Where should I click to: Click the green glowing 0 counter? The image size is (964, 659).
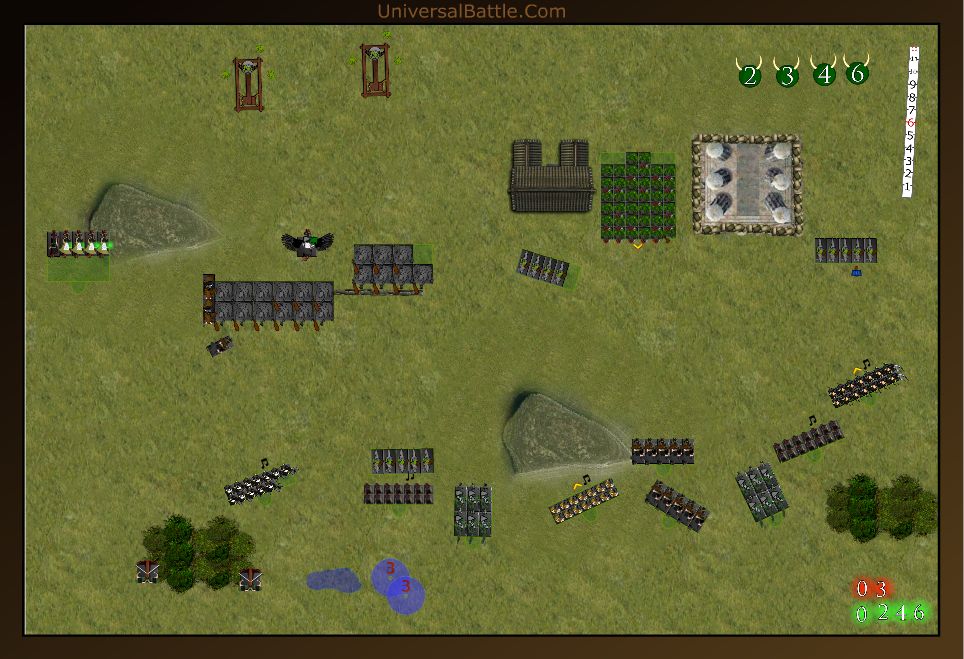coord(862,613)
